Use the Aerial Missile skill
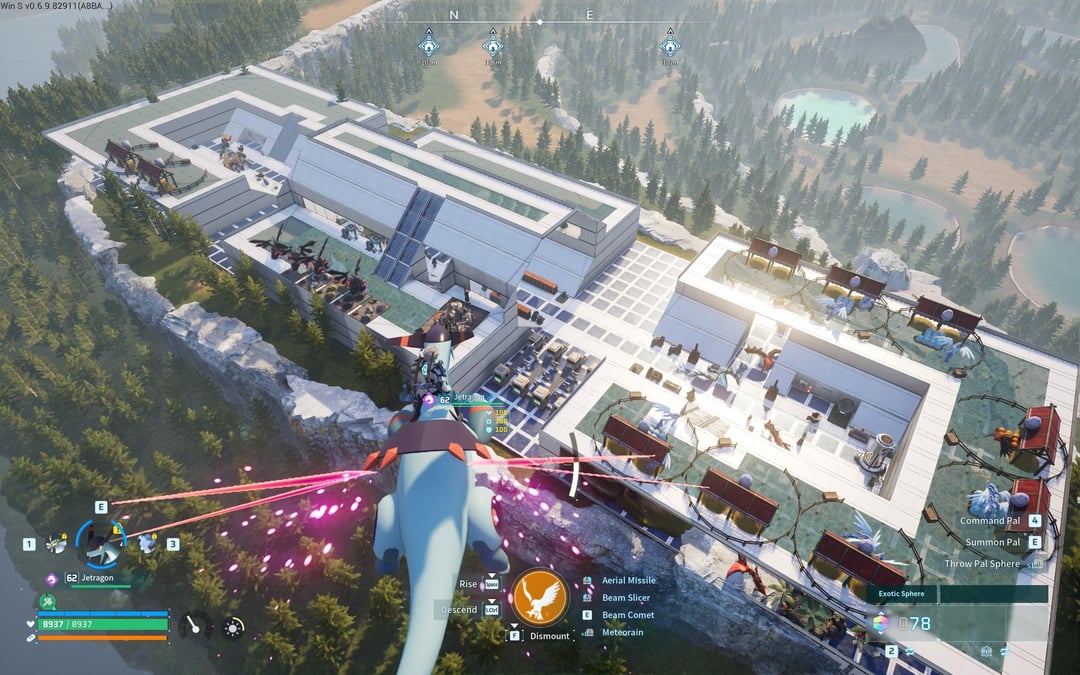 (x=628, y=581)
